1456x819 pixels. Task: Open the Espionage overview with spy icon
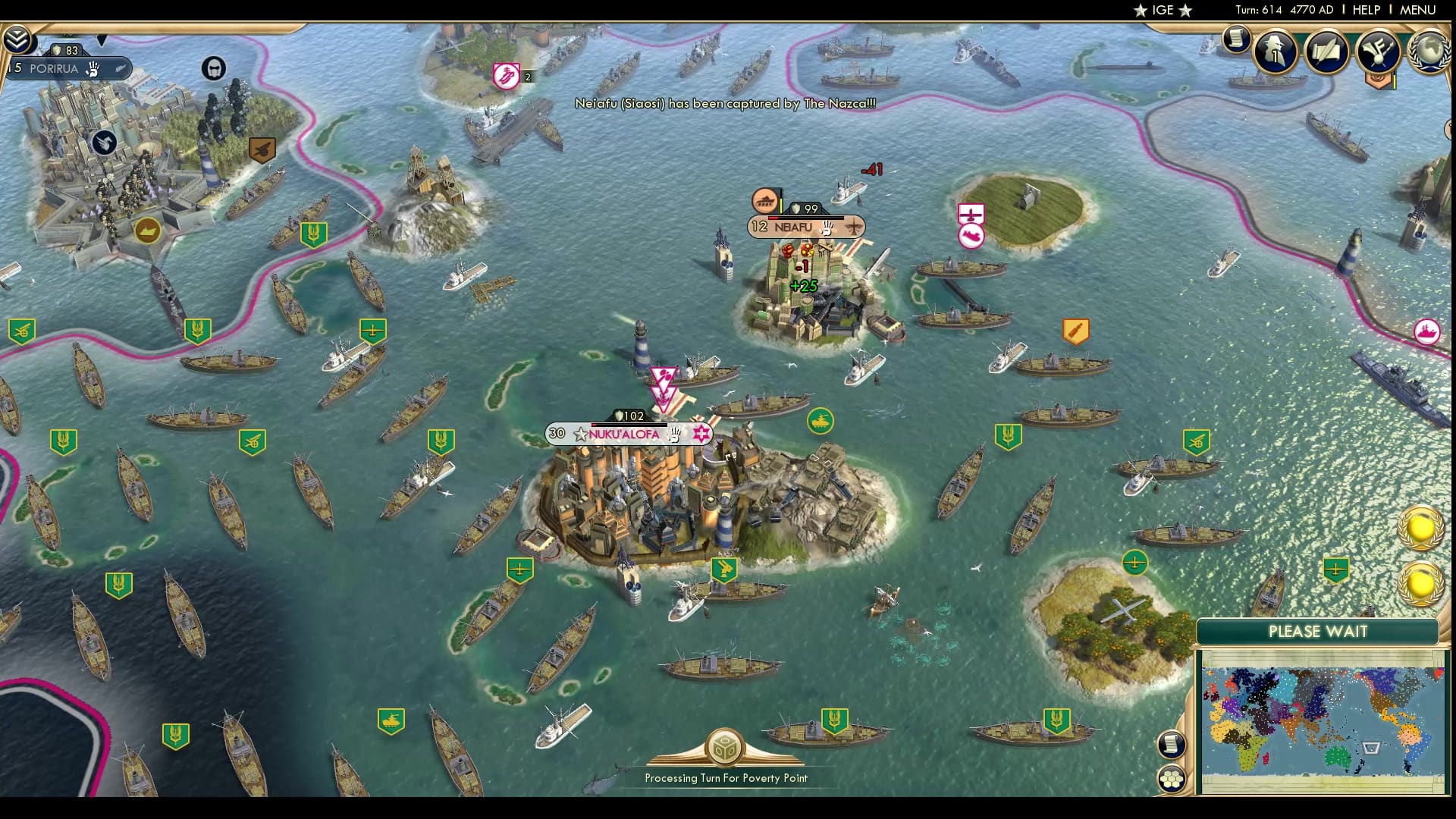pyautogui.click(x=1275, y=51)
